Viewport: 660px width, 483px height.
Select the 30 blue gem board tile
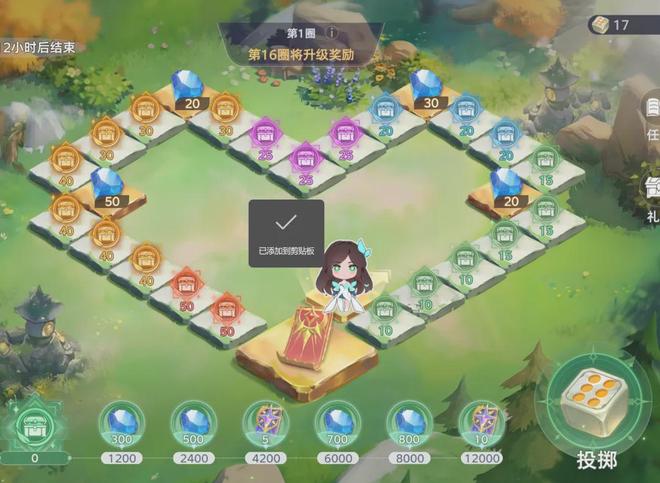(x=428, y=88)
